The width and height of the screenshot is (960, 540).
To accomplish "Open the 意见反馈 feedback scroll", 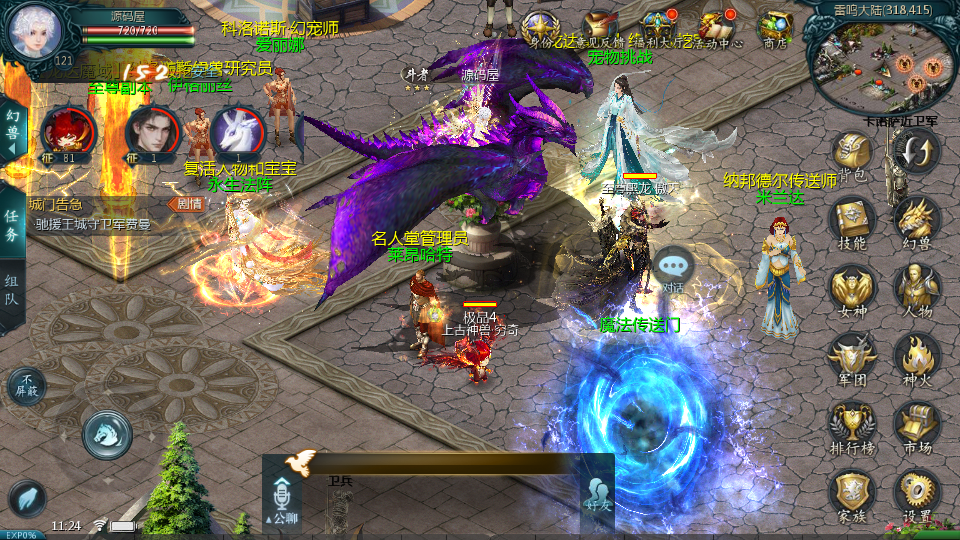I will [600, 26].
